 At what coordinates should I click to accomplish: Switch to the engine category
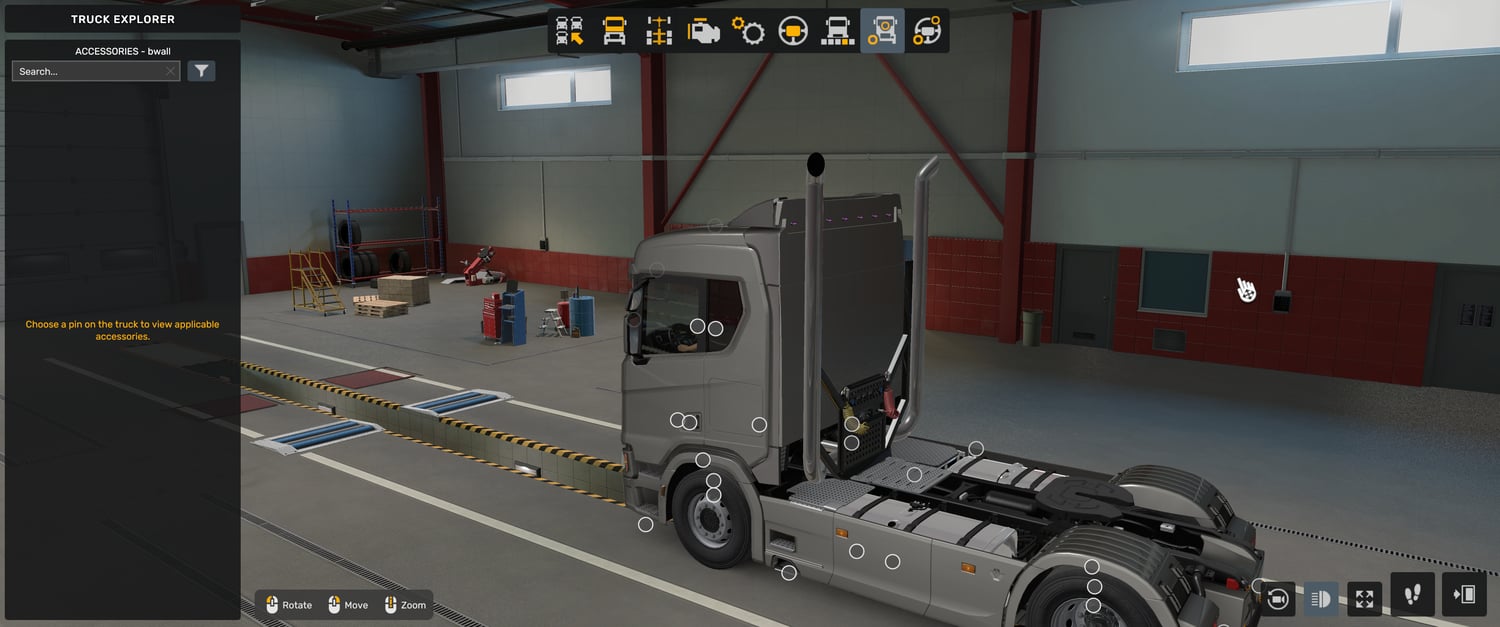[x=703, y=31]
